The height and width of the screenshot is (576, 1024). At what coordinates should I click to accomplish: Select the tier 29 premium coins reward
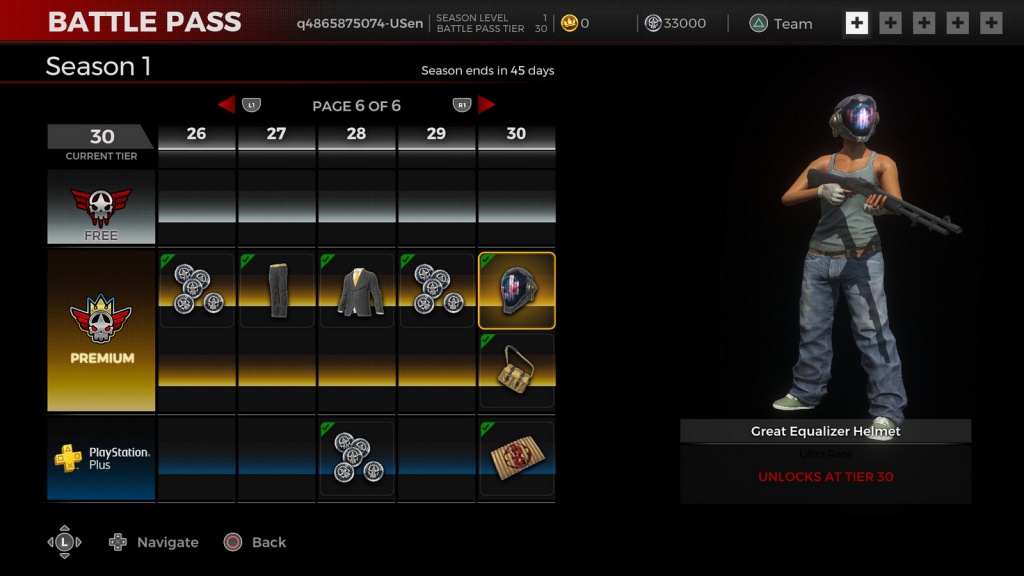click(x=437, y=290)
